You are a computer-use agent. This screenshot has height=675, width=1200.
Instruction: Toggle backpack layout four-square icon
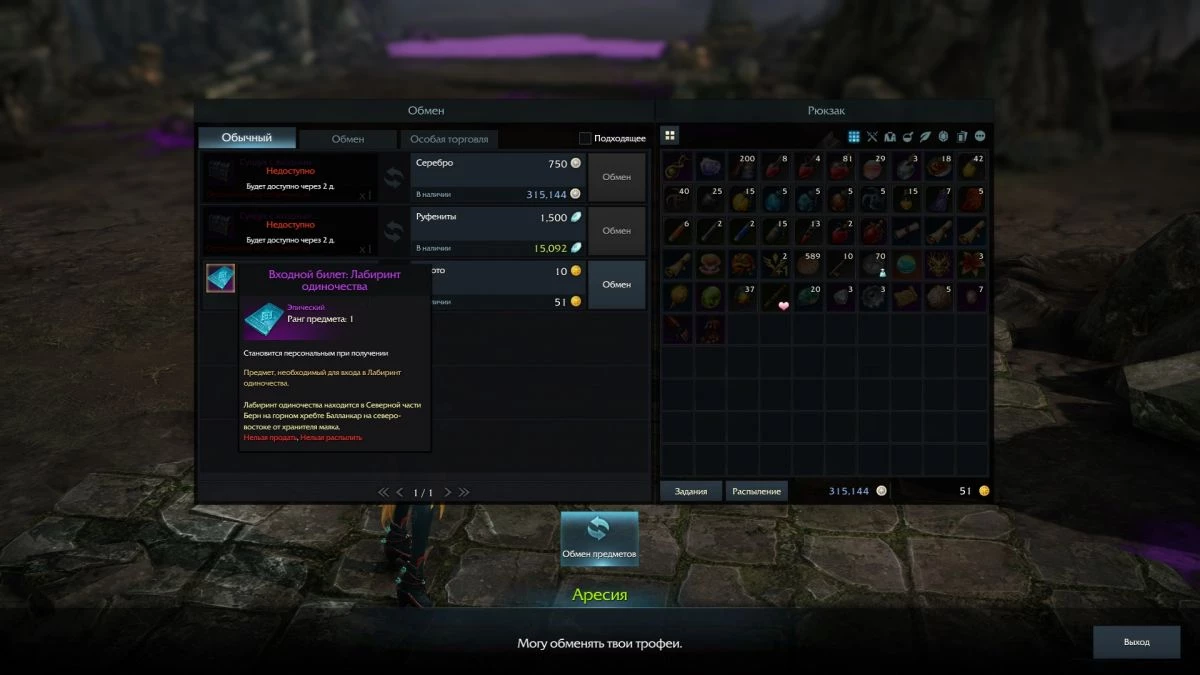670,135
